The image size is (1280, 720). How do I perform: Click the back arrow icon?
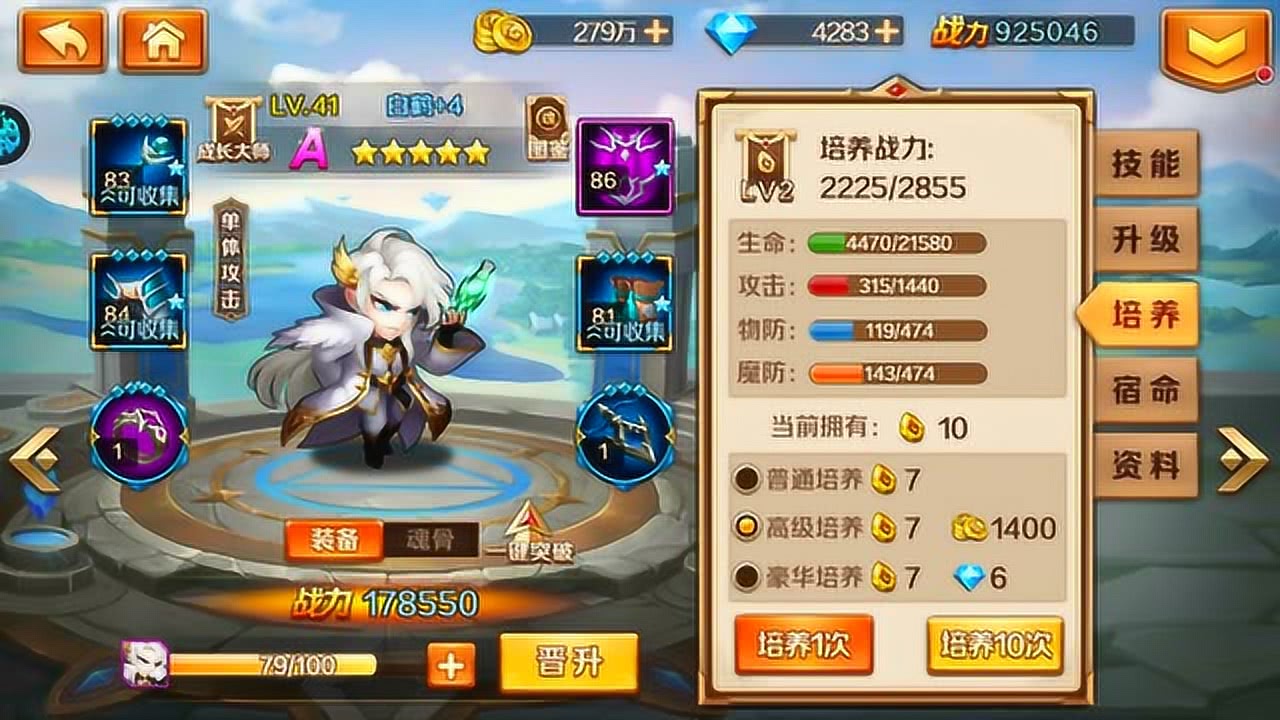[x=62, y=40]
